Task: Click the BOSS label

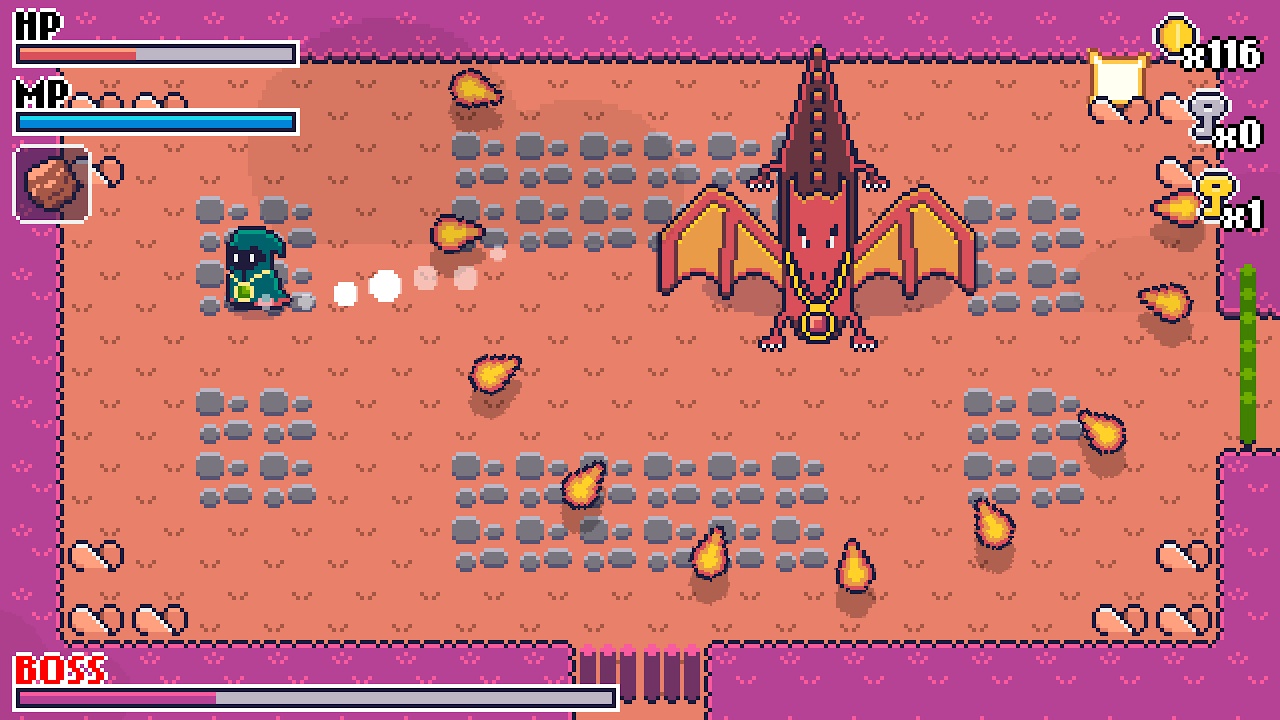Action: (60, 665)
